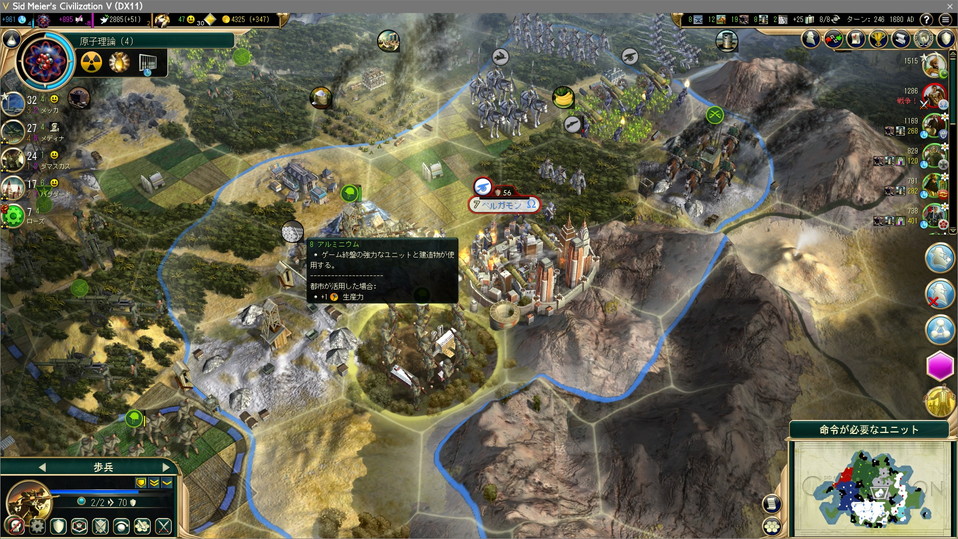This screenshot has height=539, width=958.
Task: Open the ペルガモン city banner
Action: pyautogui.click(x=505, y=204)
